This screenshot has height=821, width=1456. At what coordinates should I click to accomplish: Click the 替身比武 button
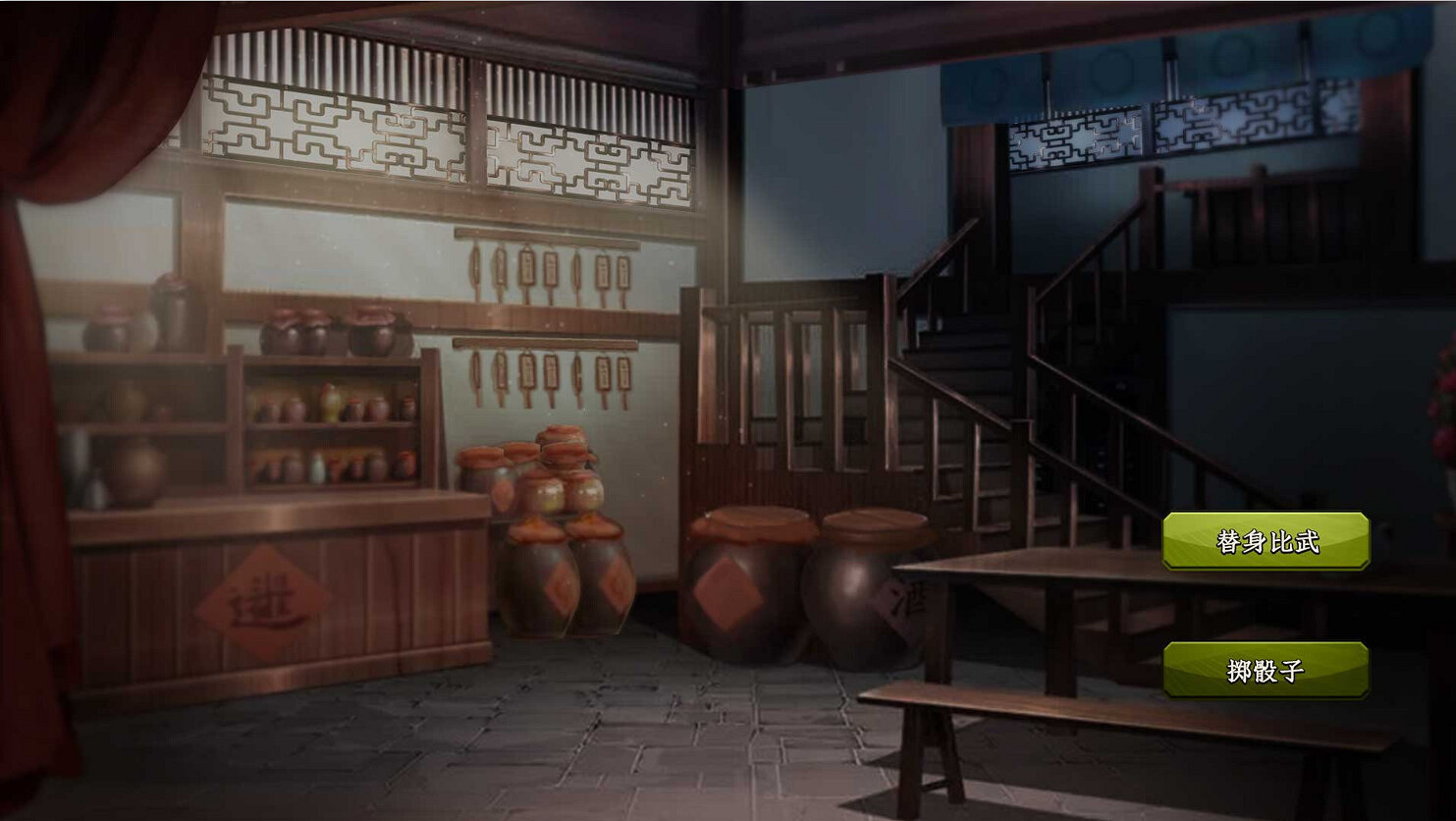1267,540
